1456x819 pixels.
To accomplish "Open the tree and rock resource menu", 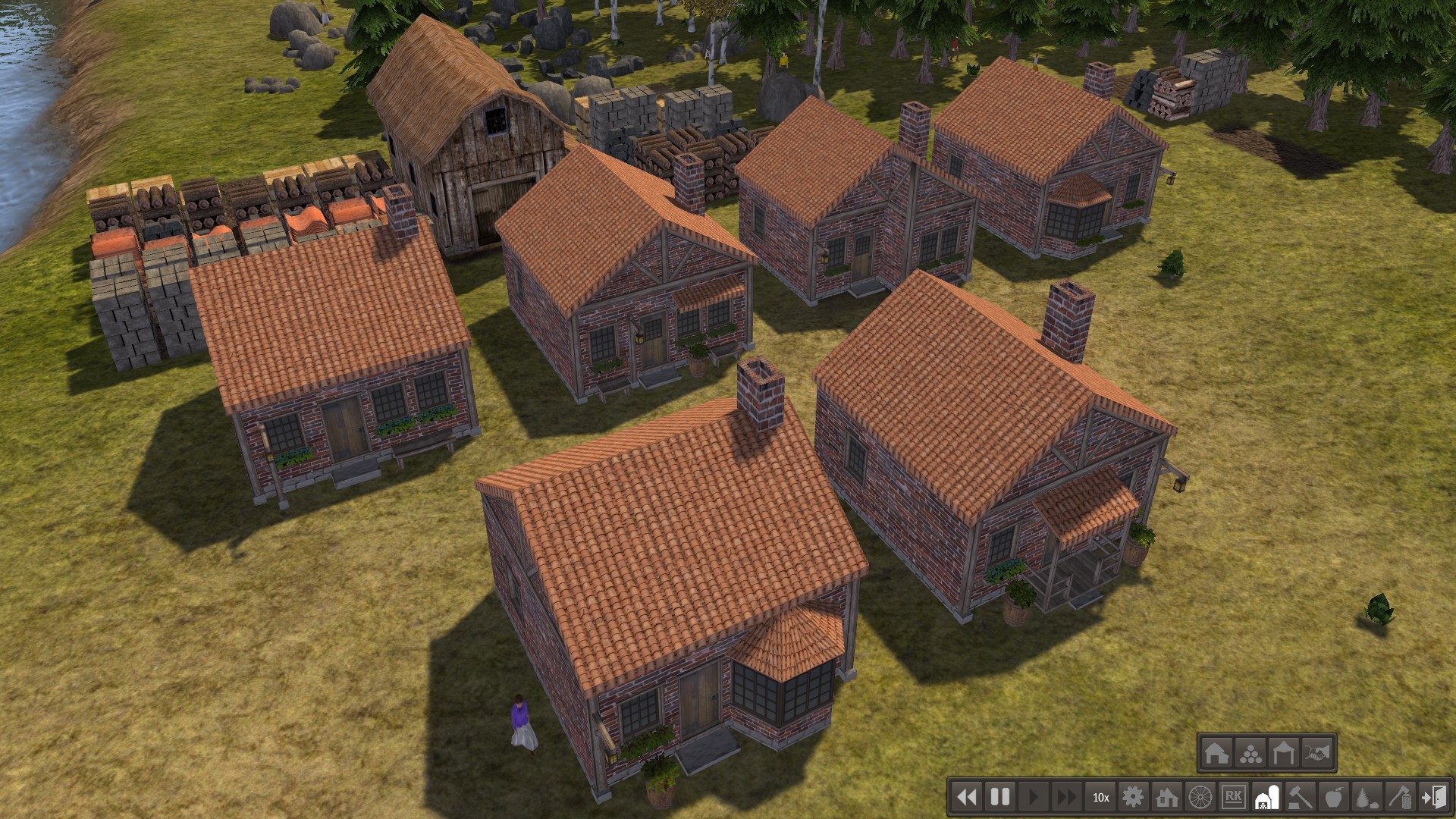I will click(x=1367, y=797).
